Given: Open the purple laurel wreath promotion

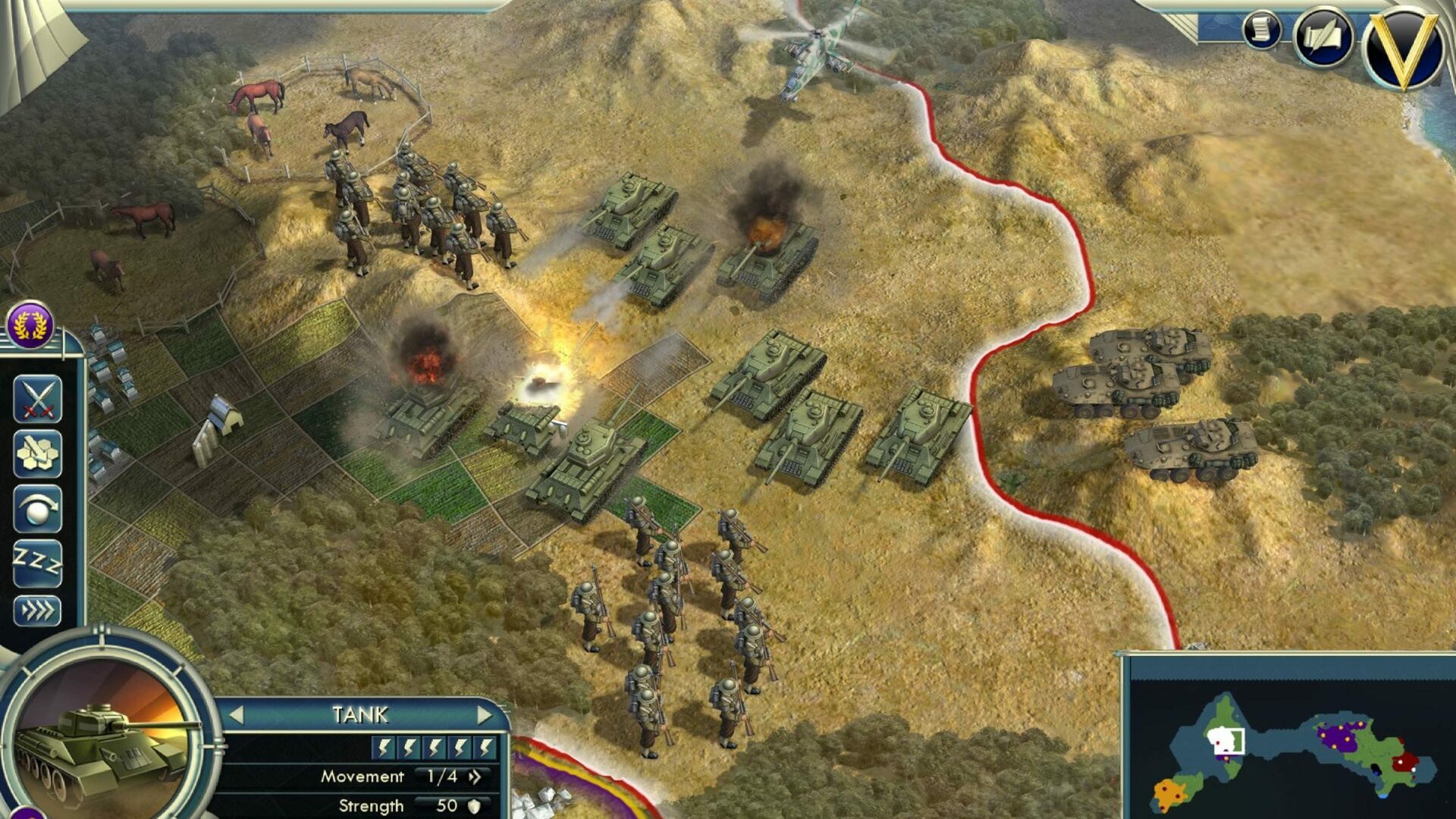Looking at the screenshot, I should pyautogui.click(x=30, y=325).
